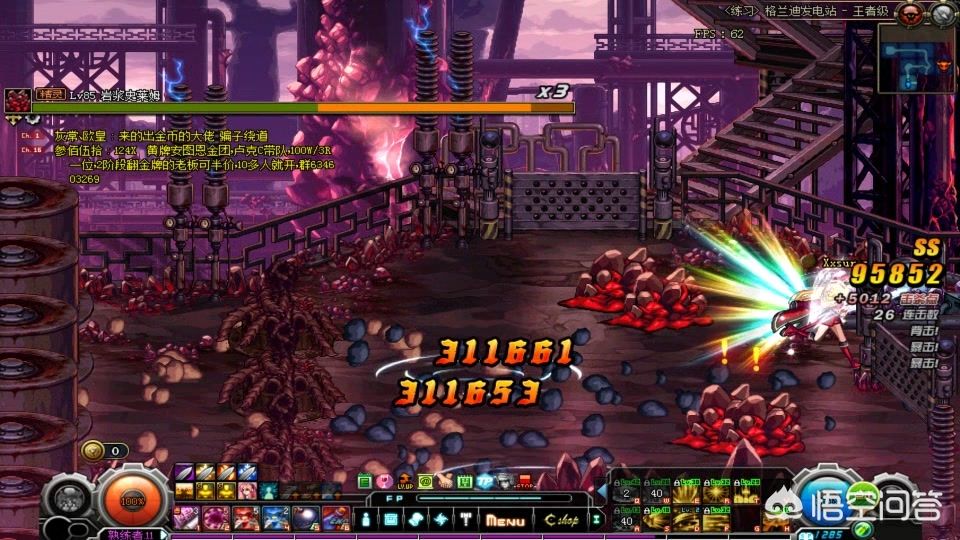
Task: Activate the skill bound to Q
Action: click(x=627, y=492)
